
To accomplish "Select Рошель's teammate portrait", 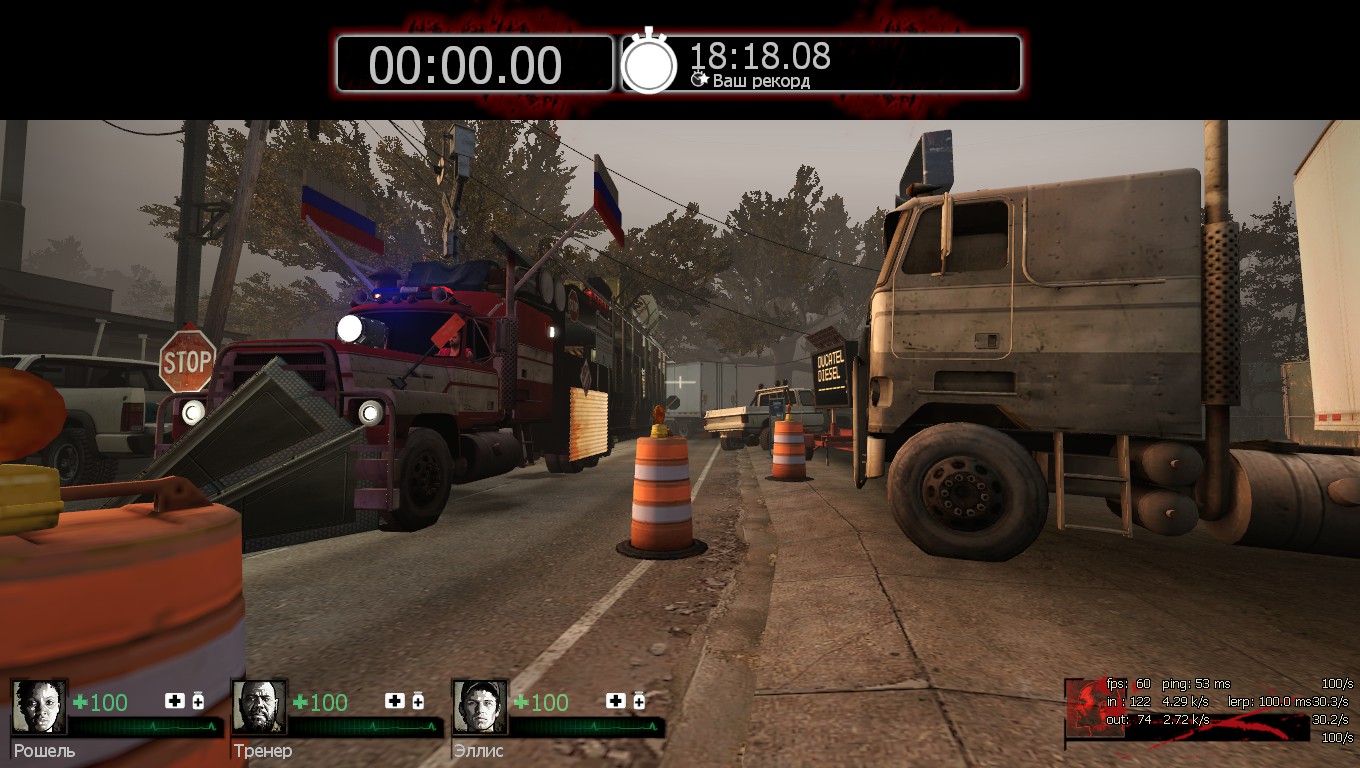I will point(40,707).
